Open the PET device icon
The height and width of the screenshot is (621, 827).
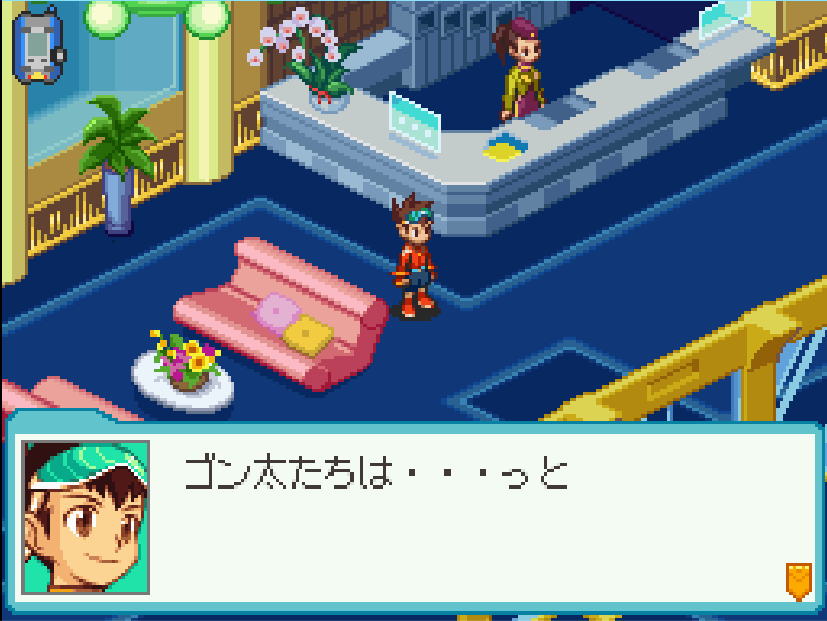38,46
